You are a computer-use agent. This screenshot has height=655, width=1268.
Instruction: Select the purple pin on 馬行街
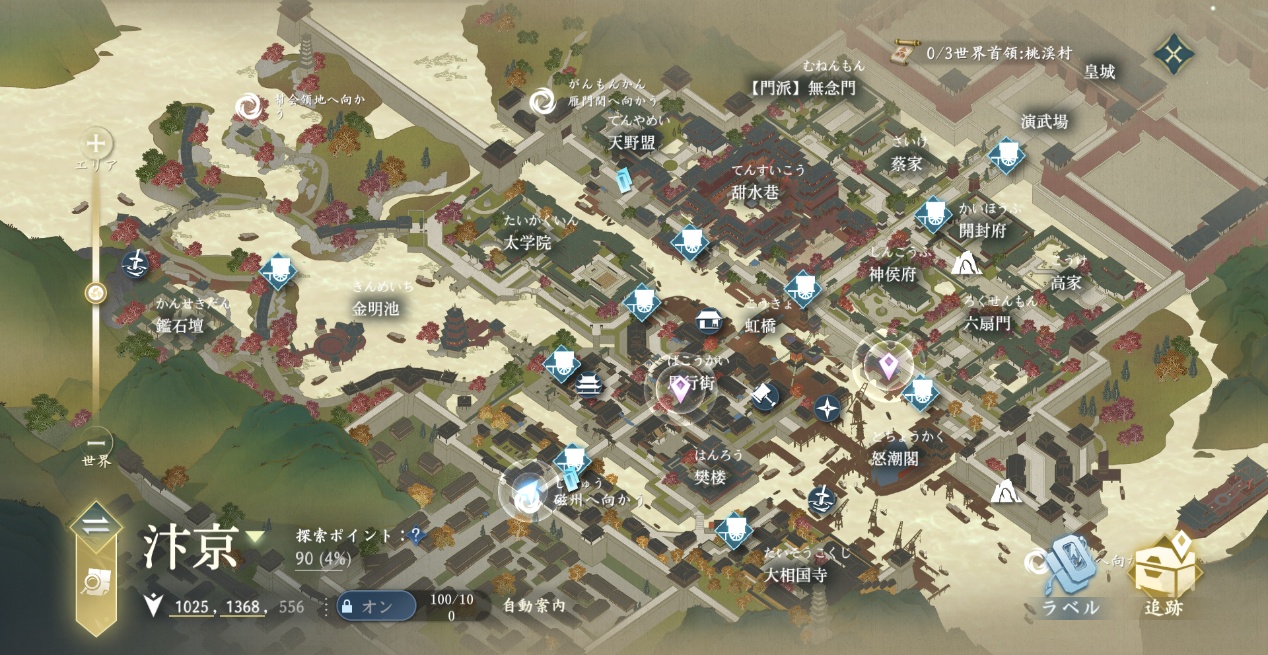click(x=680, y=389)
